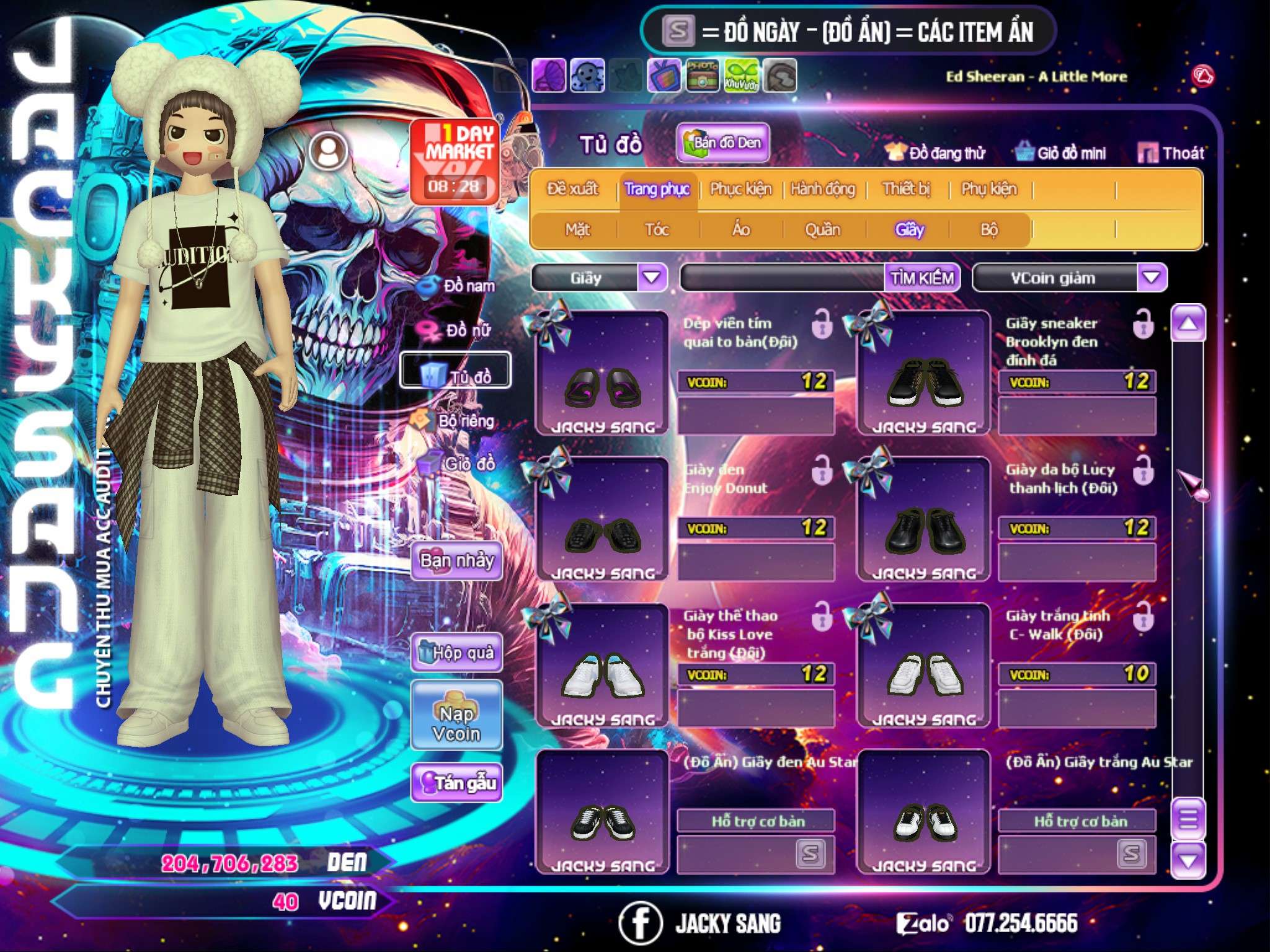Open the Giày filter dropdown
This screenshot has height=952, width=1270.
click(652, 277)
